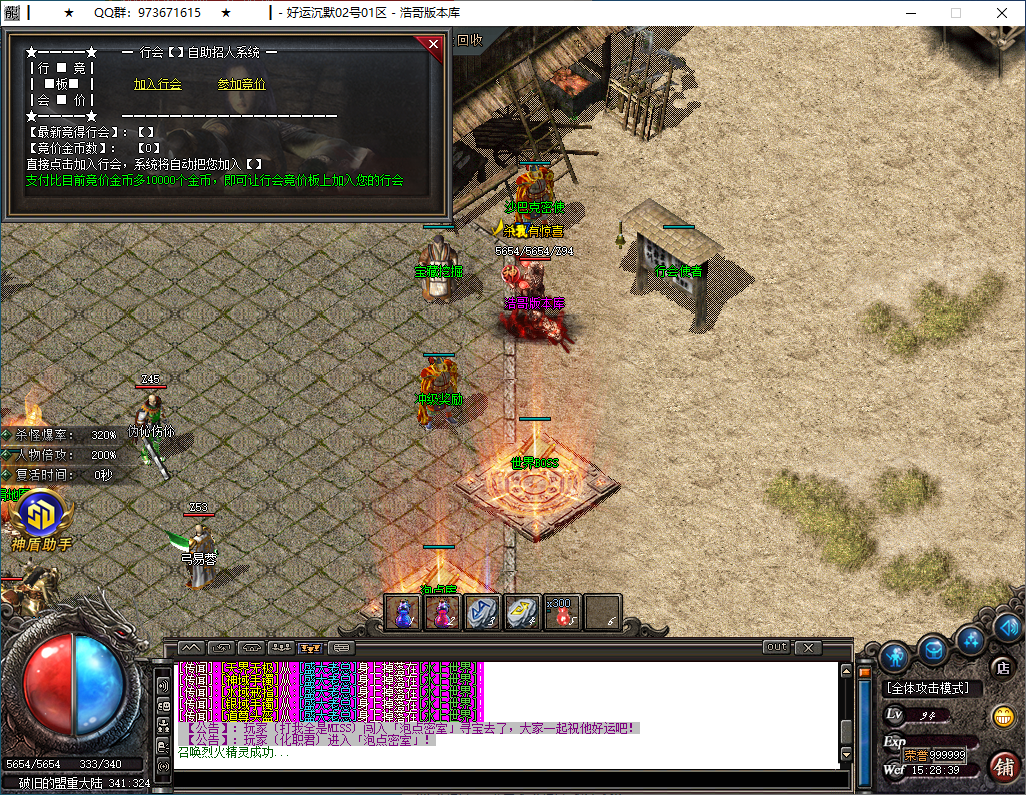Maximize the game window
The width and height of the screenshot is (1026, 795).
(x=955, y=13)
